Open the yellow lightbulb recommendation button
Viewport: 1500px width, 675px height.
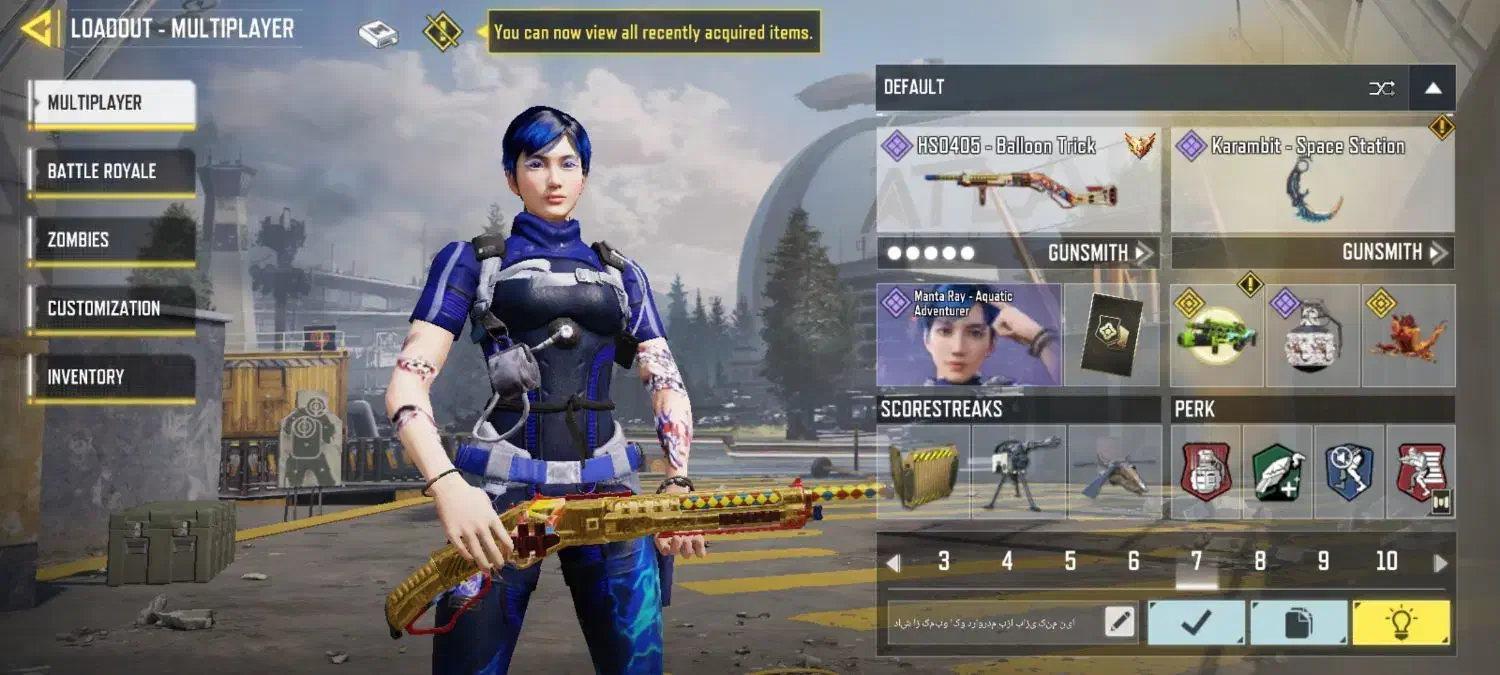(x=1400, y=623)
